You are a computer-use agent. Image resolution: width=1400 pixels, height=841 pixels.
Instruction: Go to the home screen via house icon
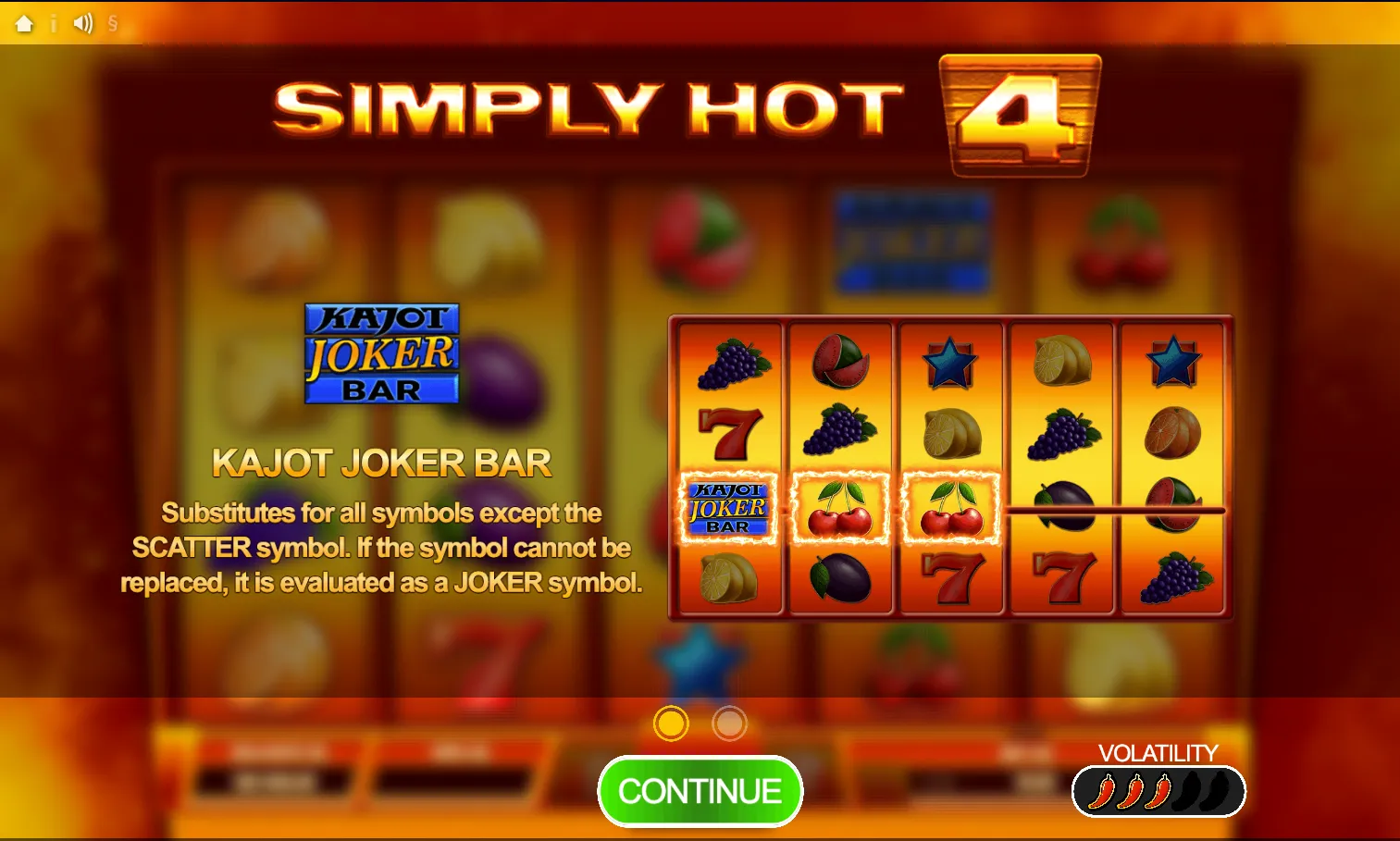(x=24, y=23)
